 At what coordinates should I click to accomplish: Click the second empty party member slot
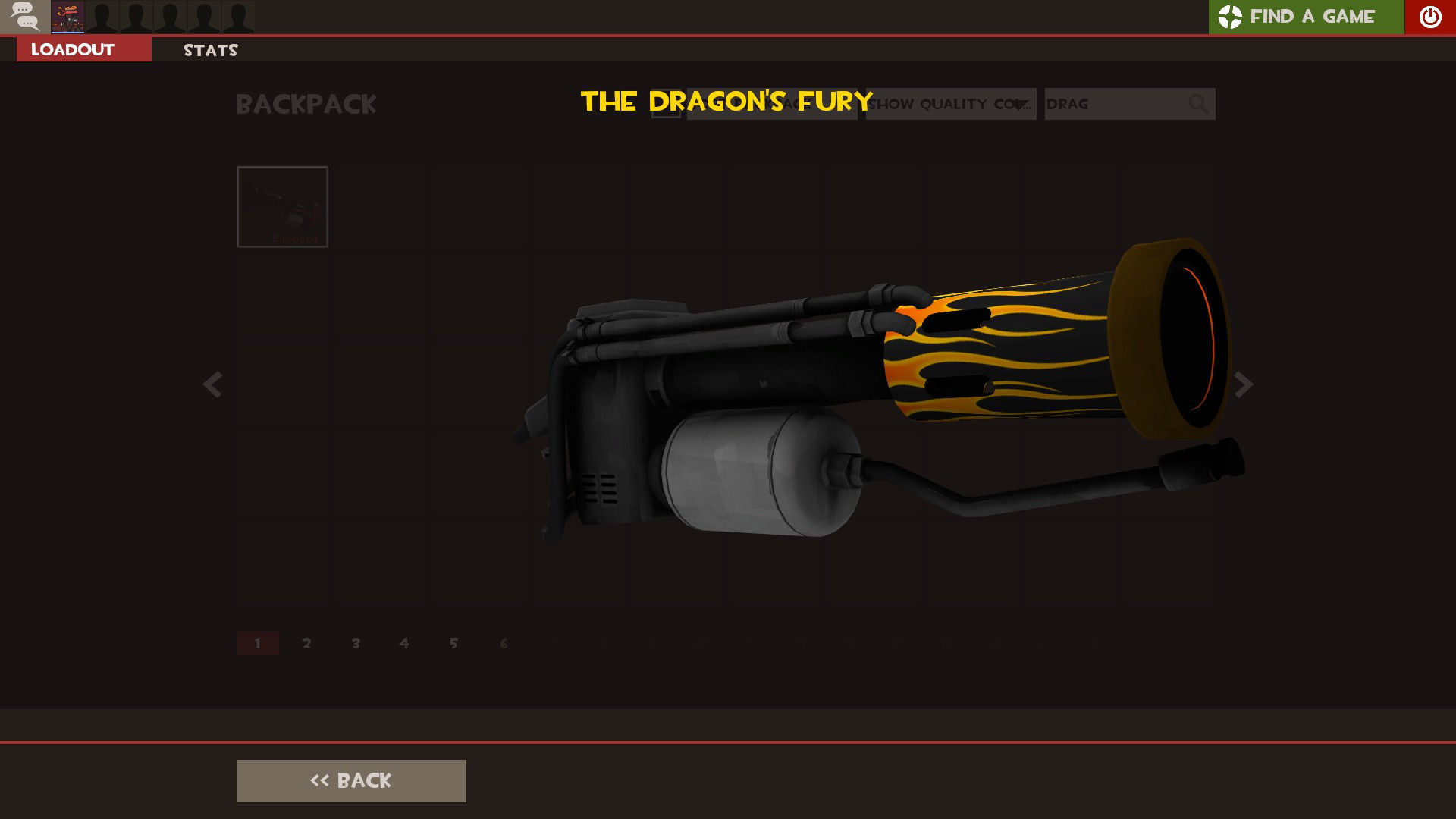(135, 17)
